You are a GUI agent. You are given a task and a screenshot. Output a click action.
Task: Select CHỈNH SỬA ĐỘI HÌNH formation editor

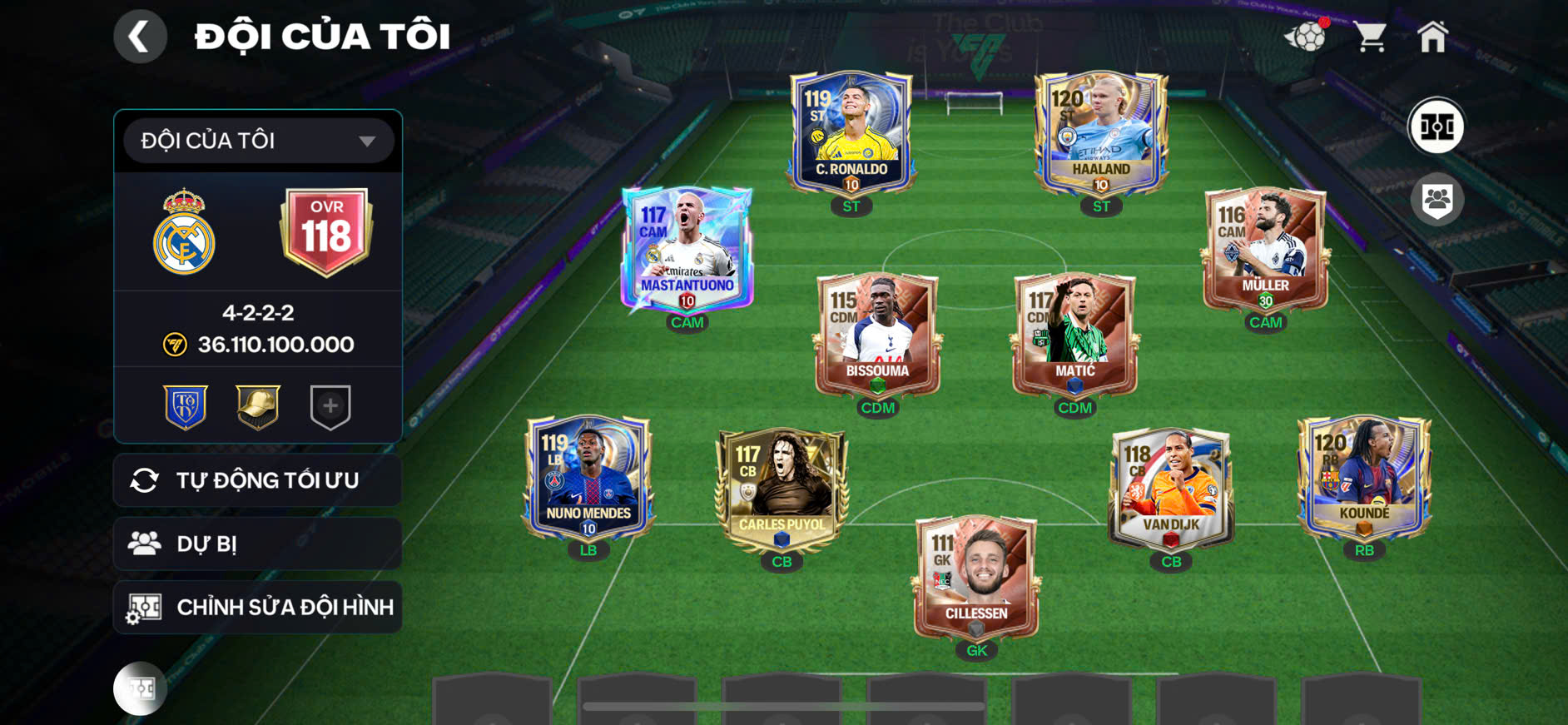click(258, 608)
